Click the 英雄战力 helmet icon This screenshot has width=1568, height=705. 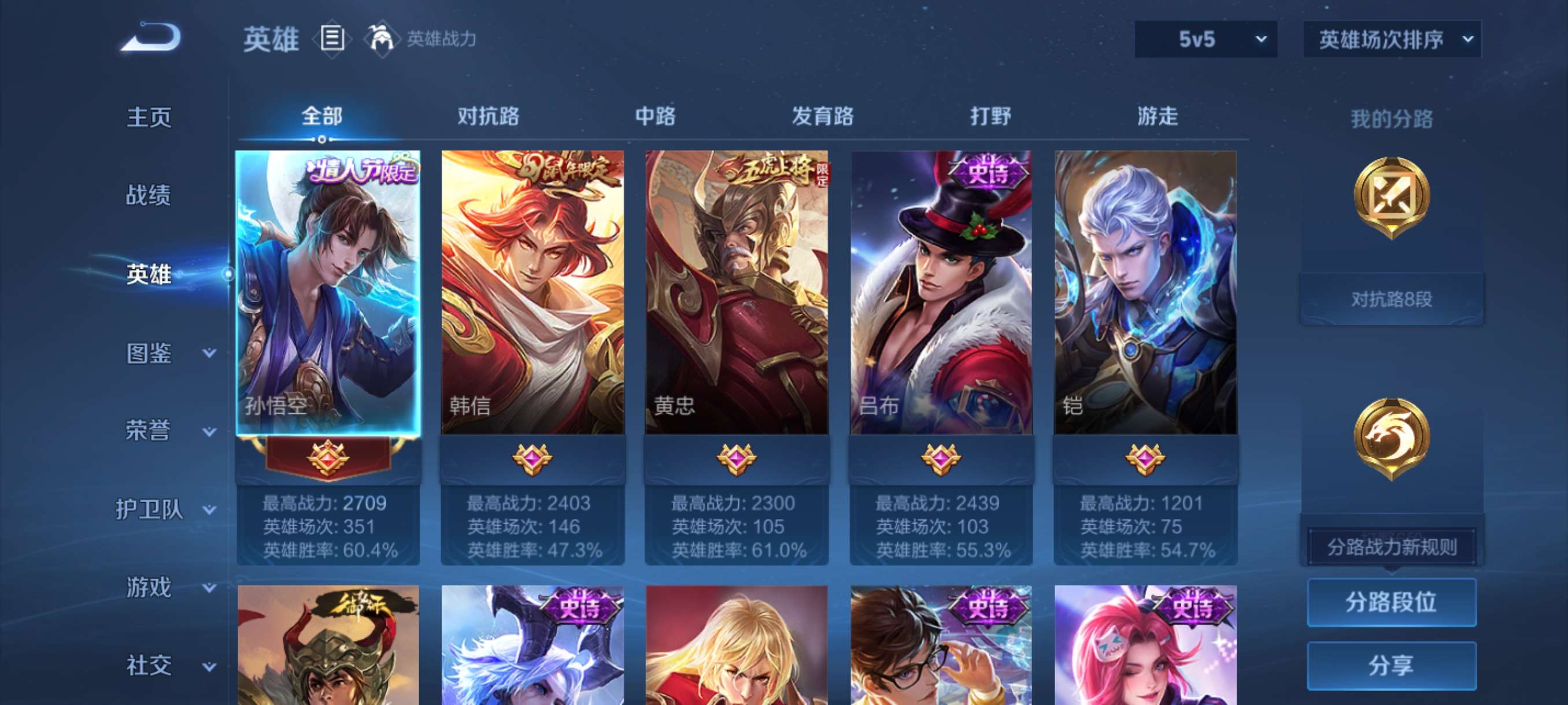(381, 38)
